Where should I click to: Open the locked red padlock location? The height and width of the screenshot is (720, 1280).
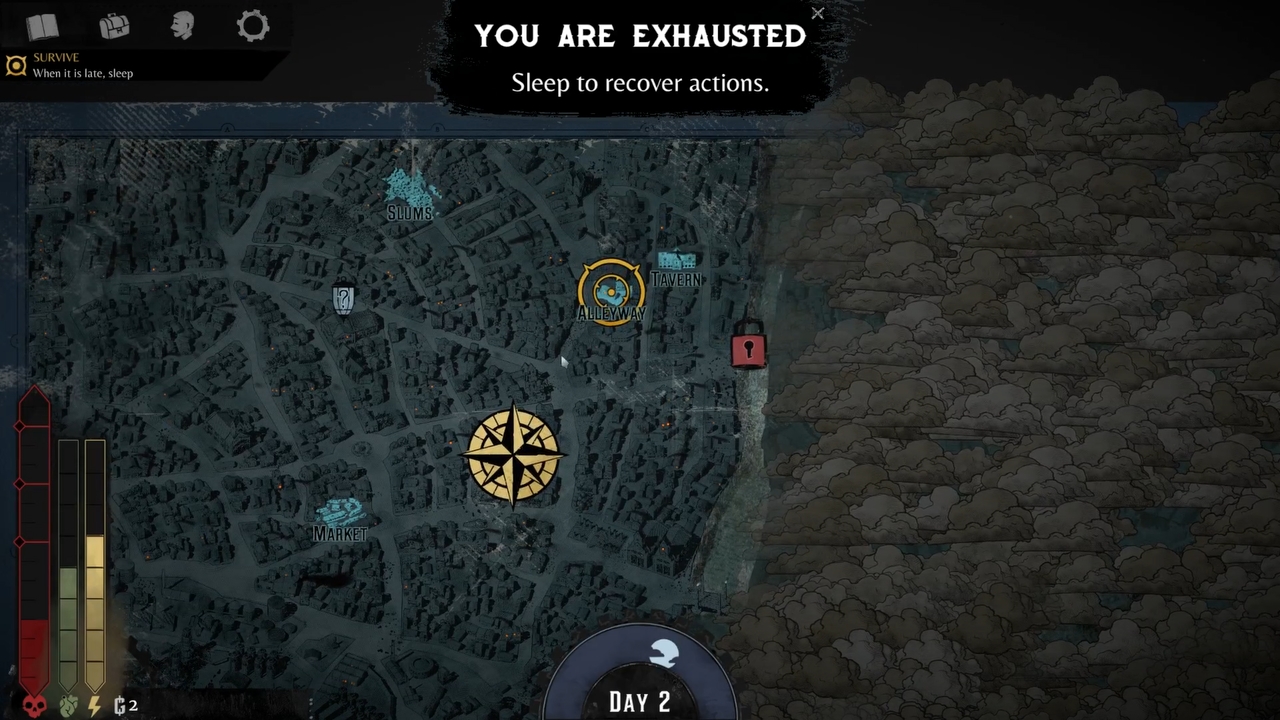(x=748, y=349)
